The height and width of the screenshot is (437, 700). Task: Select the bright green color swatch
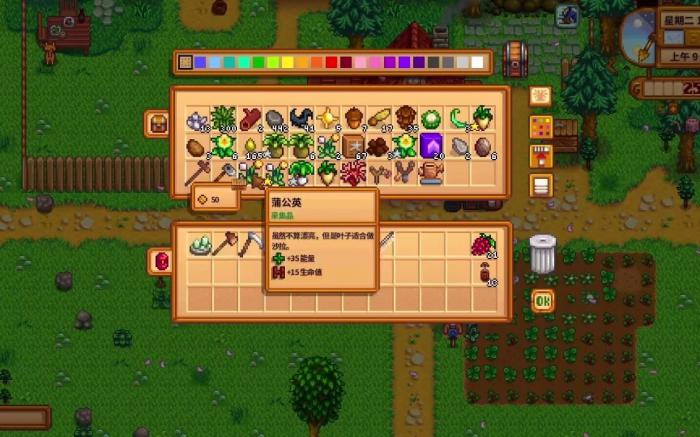pyautogui.click(x=259, y=63)
